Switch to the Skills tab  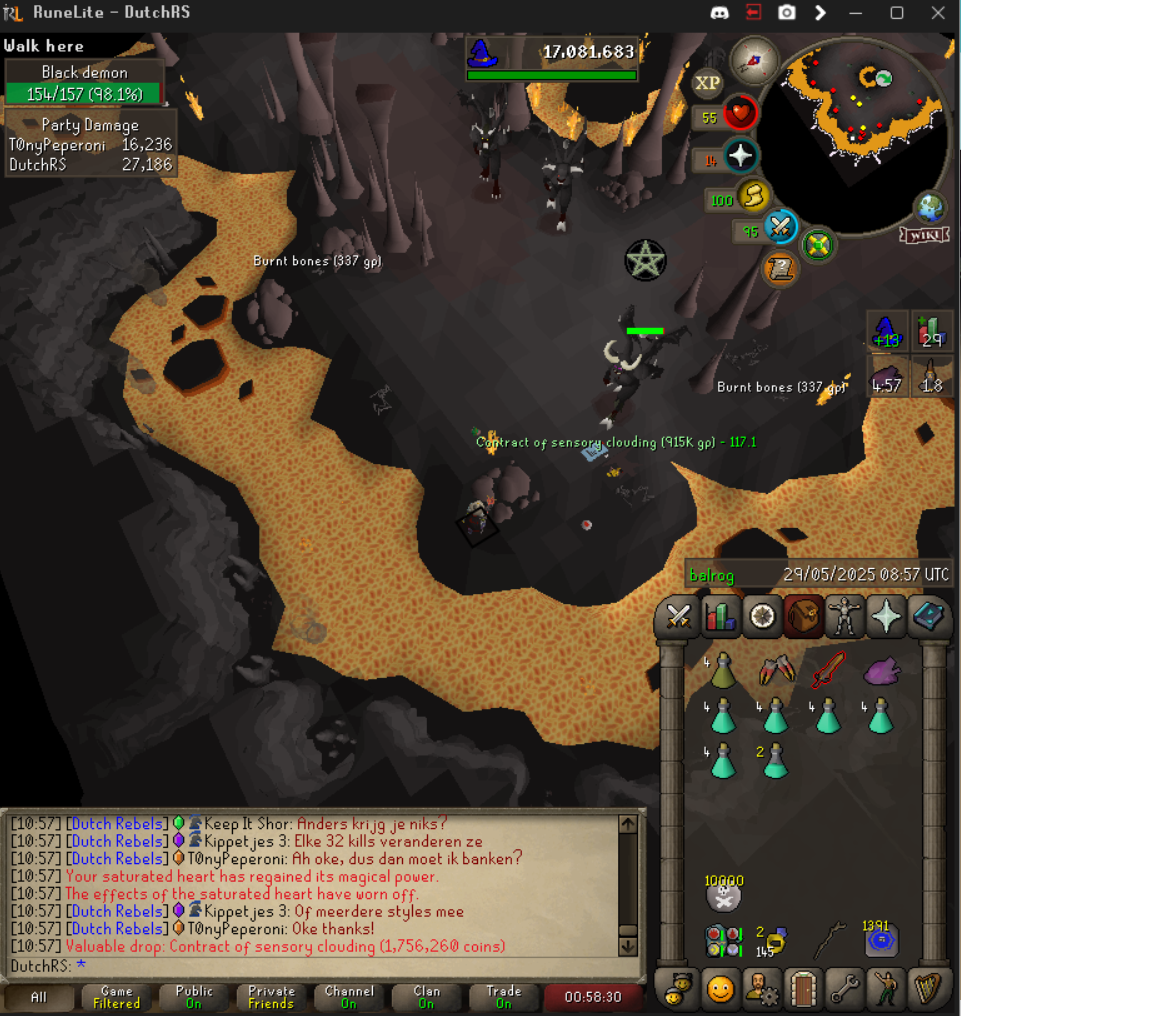point(720,616)
